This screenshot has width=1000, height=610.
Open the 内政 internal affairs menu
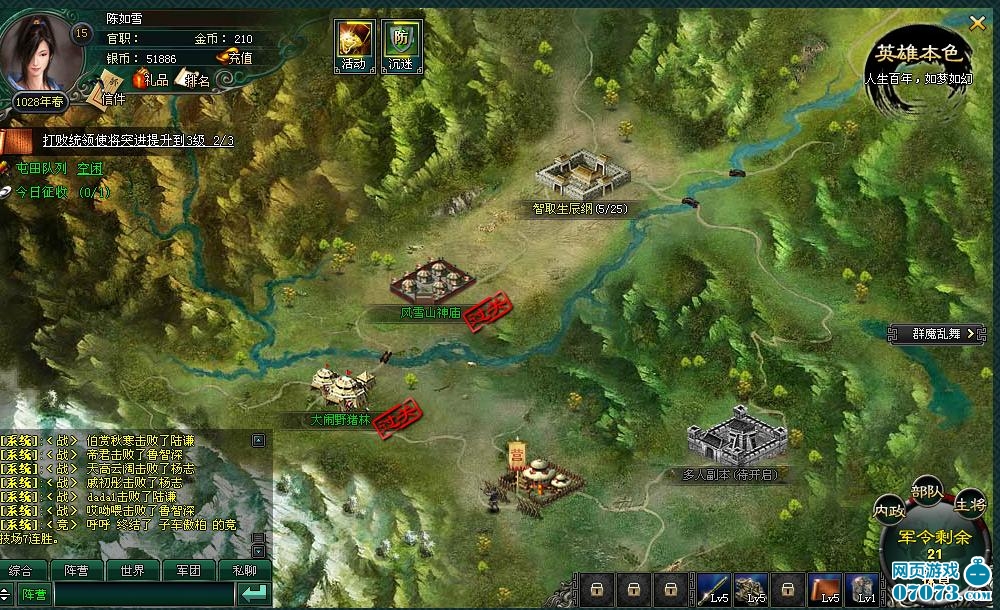(x=889, y=508)
